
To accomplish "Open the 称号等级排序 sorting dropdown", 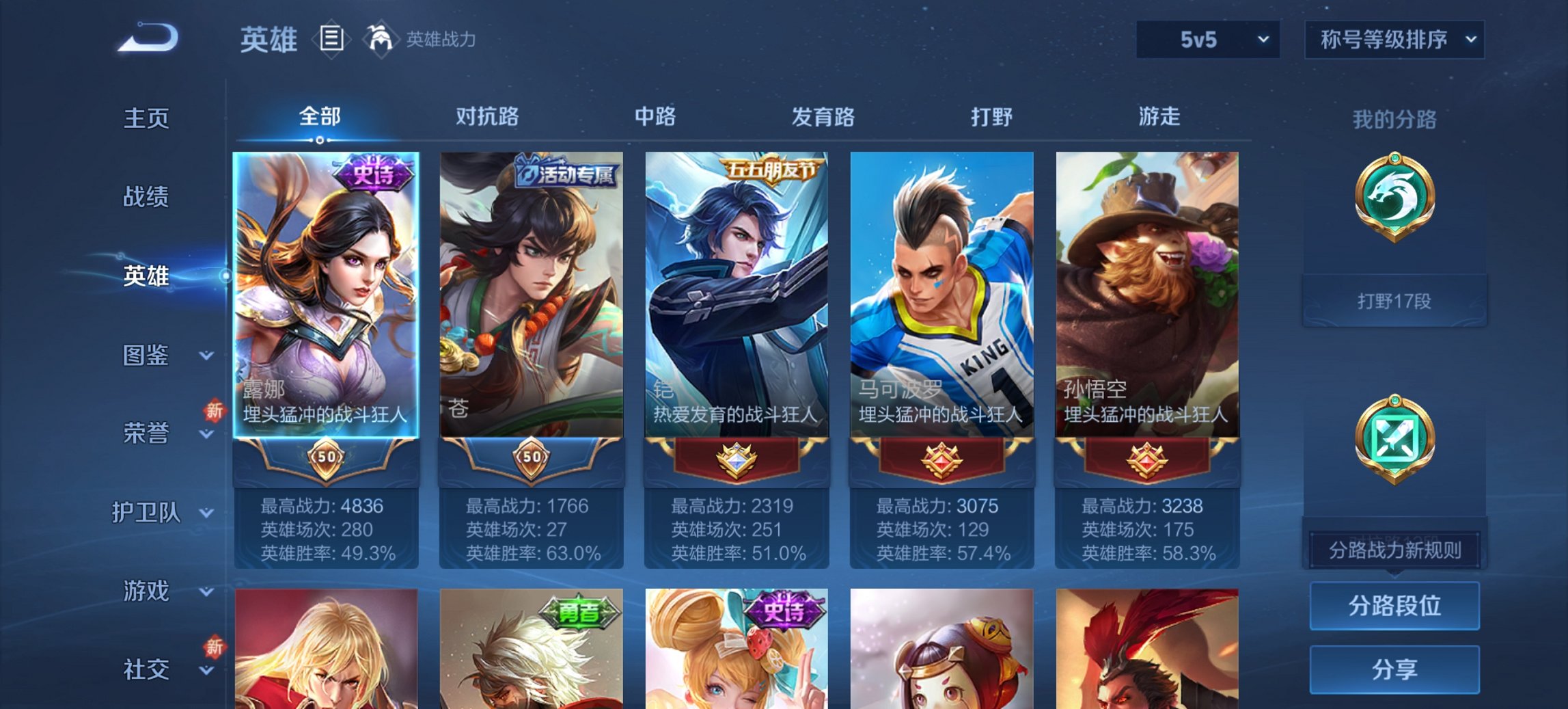I will click(1394, 40).
